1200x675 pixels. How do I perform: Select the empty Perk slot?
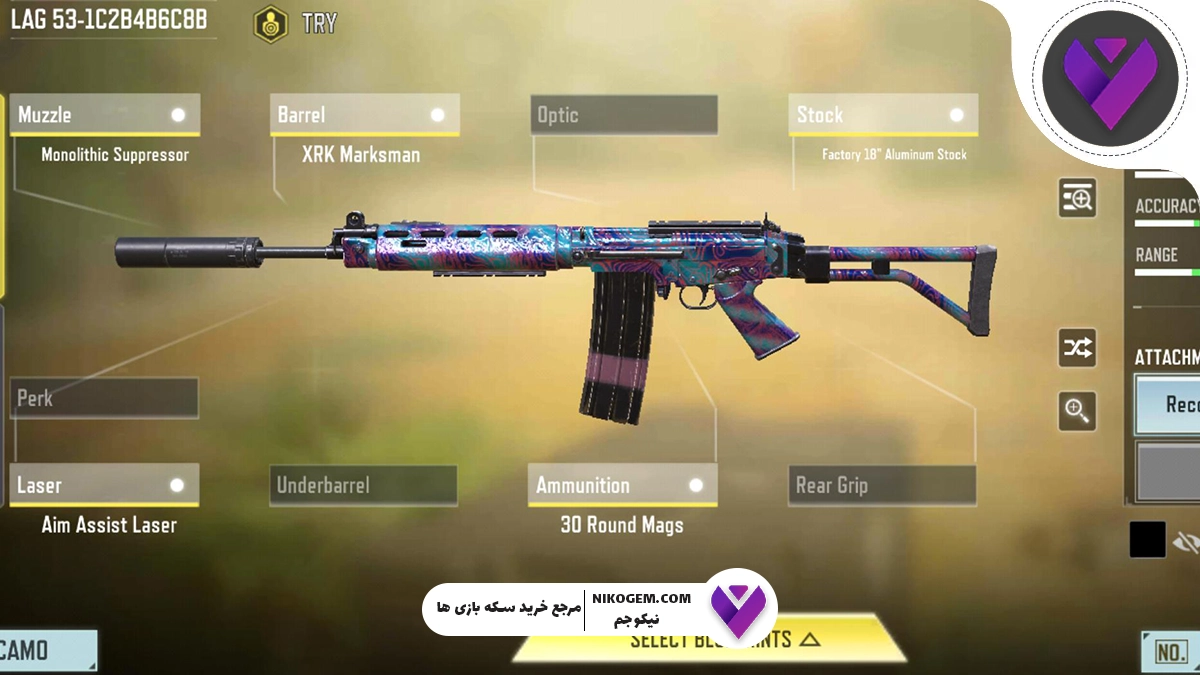104,398
